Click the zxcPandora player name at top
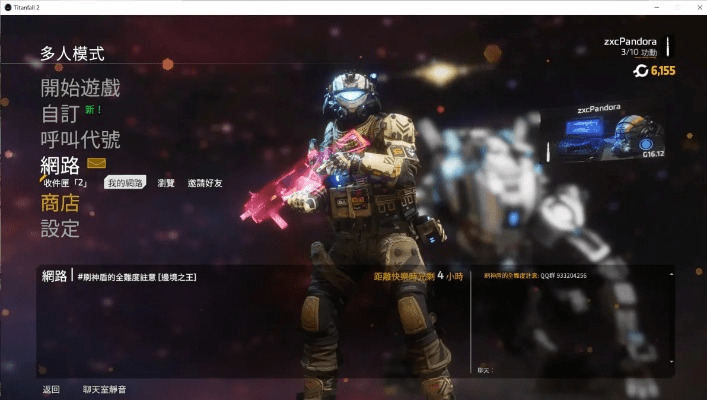Screen dimensions: 707x400 point(630,41)
